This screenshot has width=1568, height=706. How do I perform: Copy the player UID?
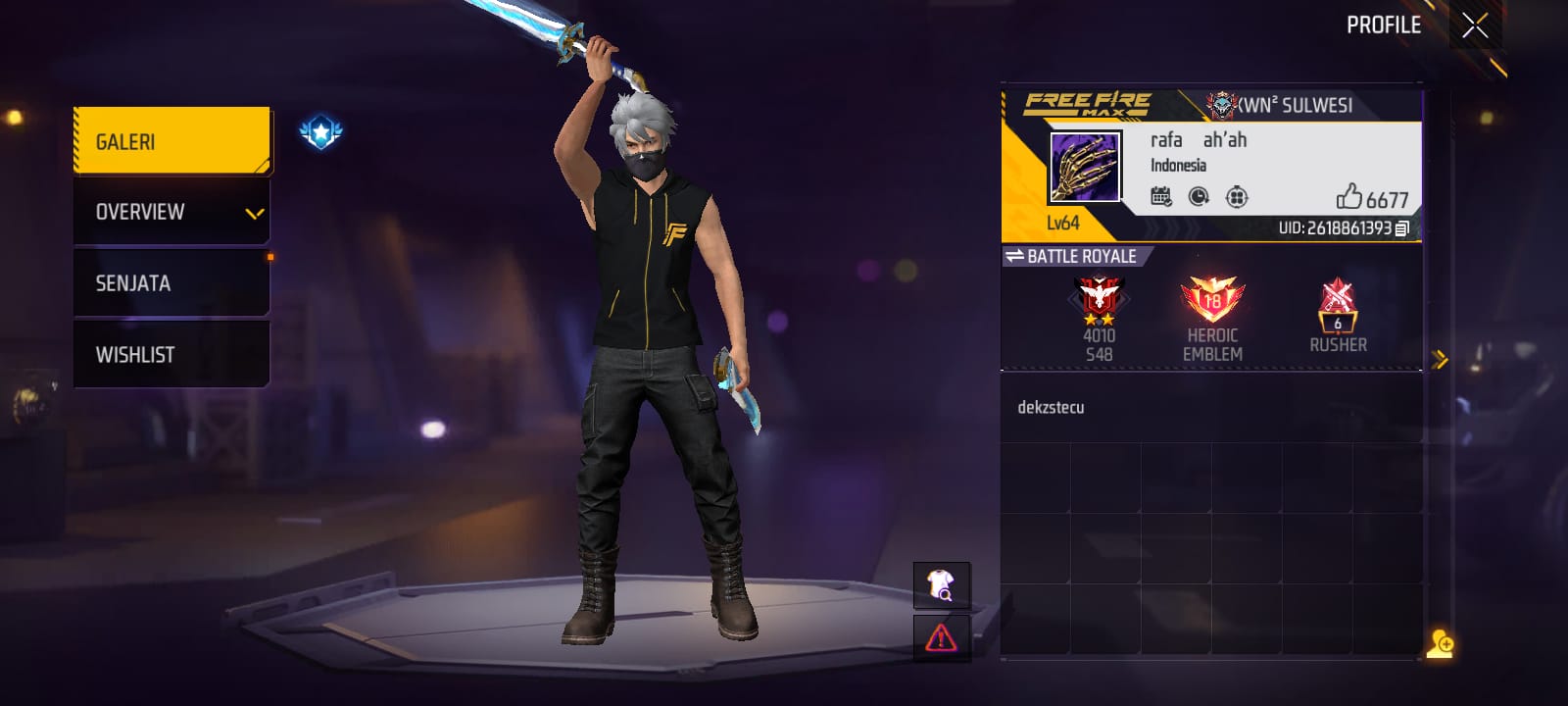click(1402, 228)
